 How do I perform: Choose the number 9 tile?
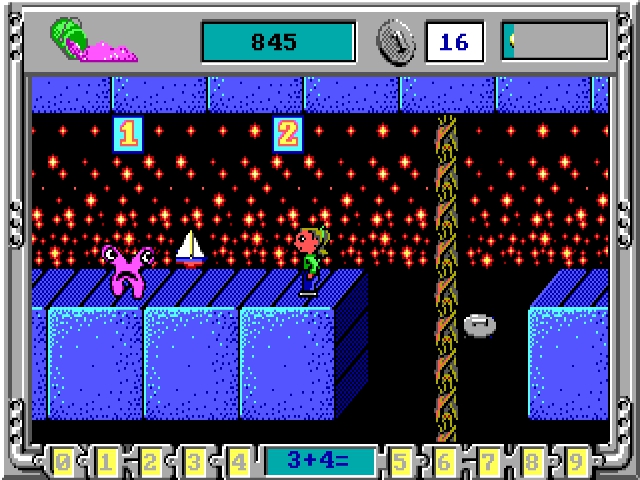pyautogui.click(x=576, y=462)
